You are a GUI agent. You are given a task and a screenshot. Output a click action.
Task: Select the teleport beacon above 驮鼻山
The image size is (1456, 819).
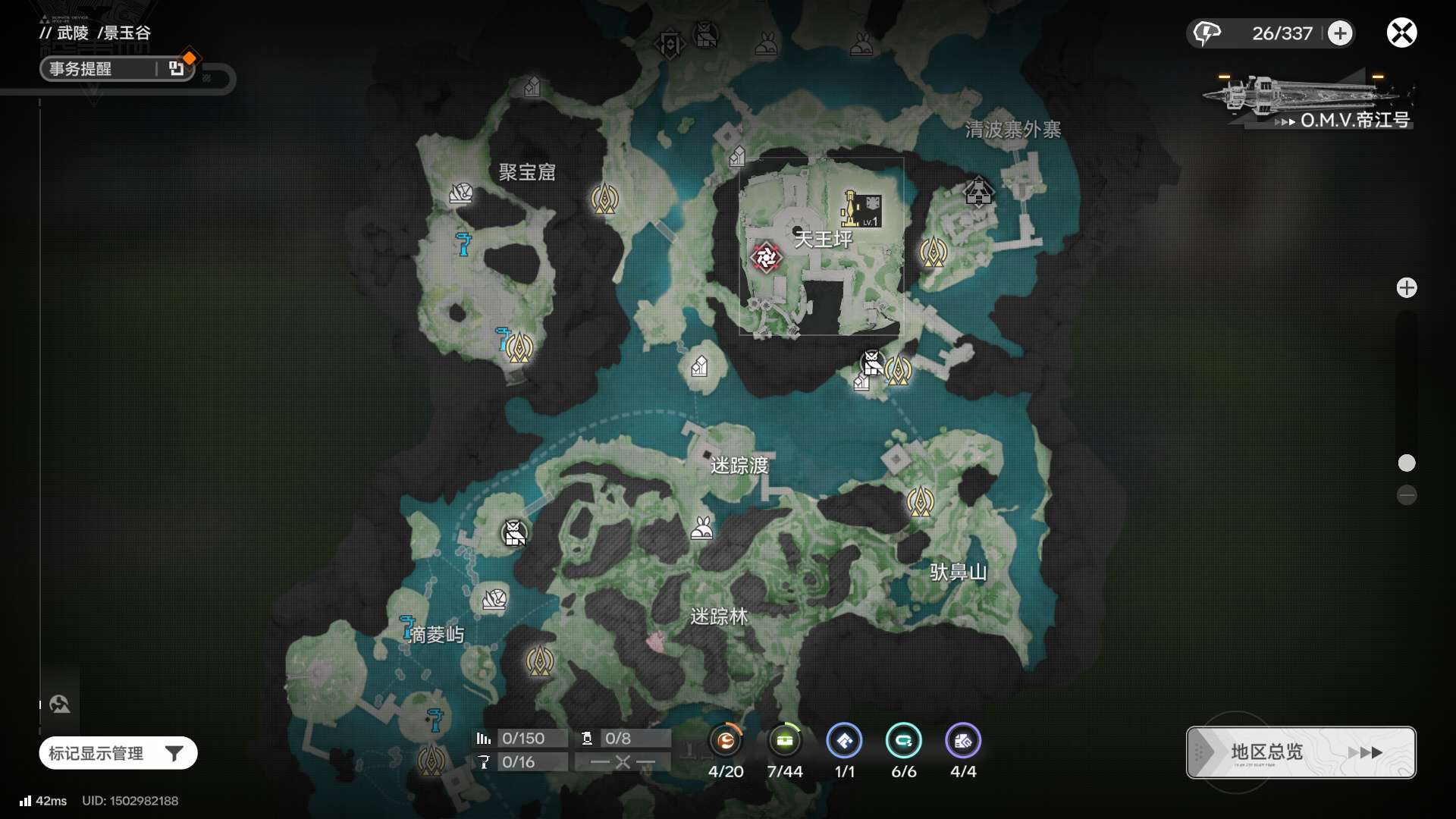[x=921, y=501]
